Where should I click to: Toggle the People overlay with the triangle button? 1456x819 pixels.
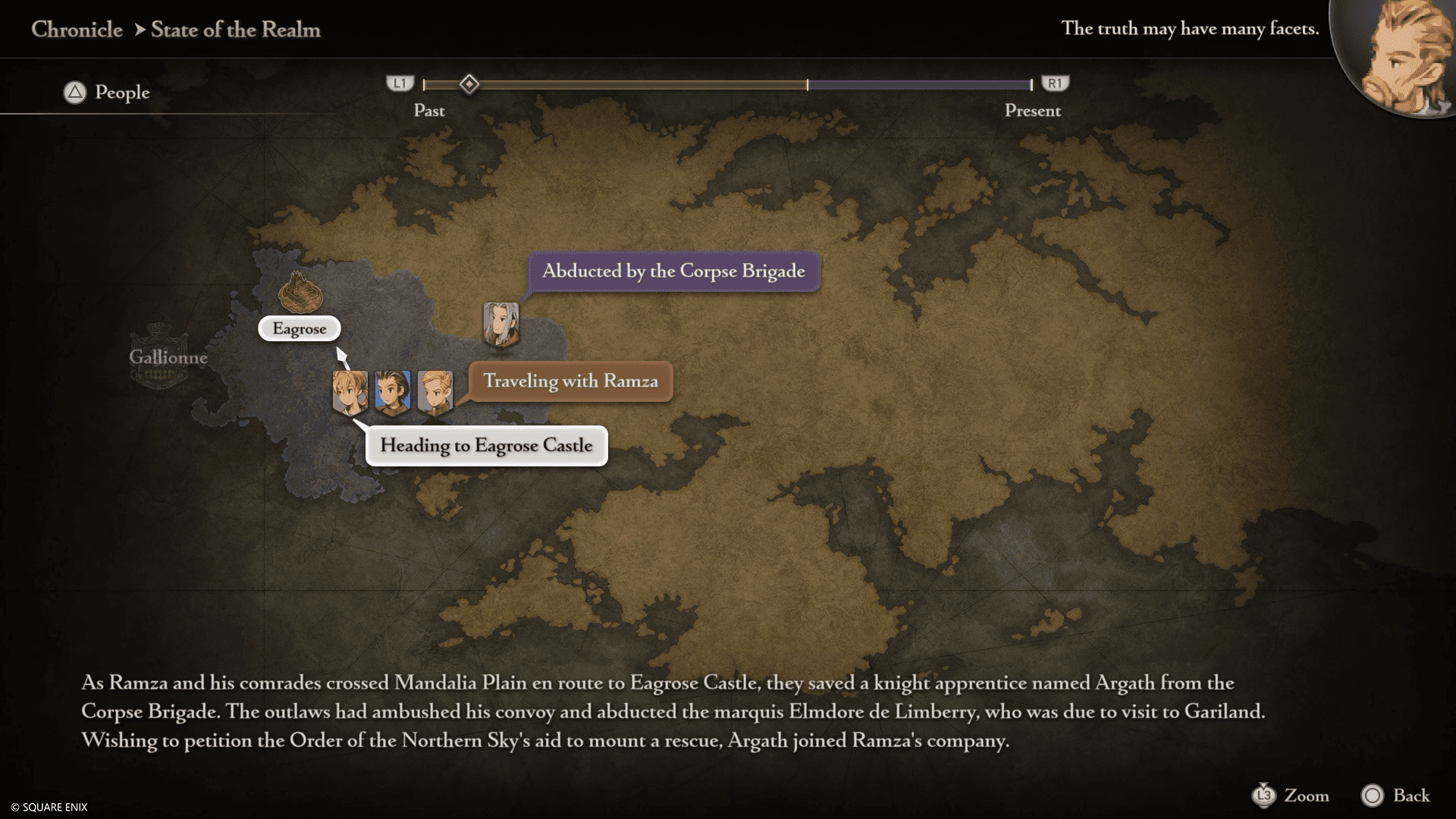(x=74, y=92)
